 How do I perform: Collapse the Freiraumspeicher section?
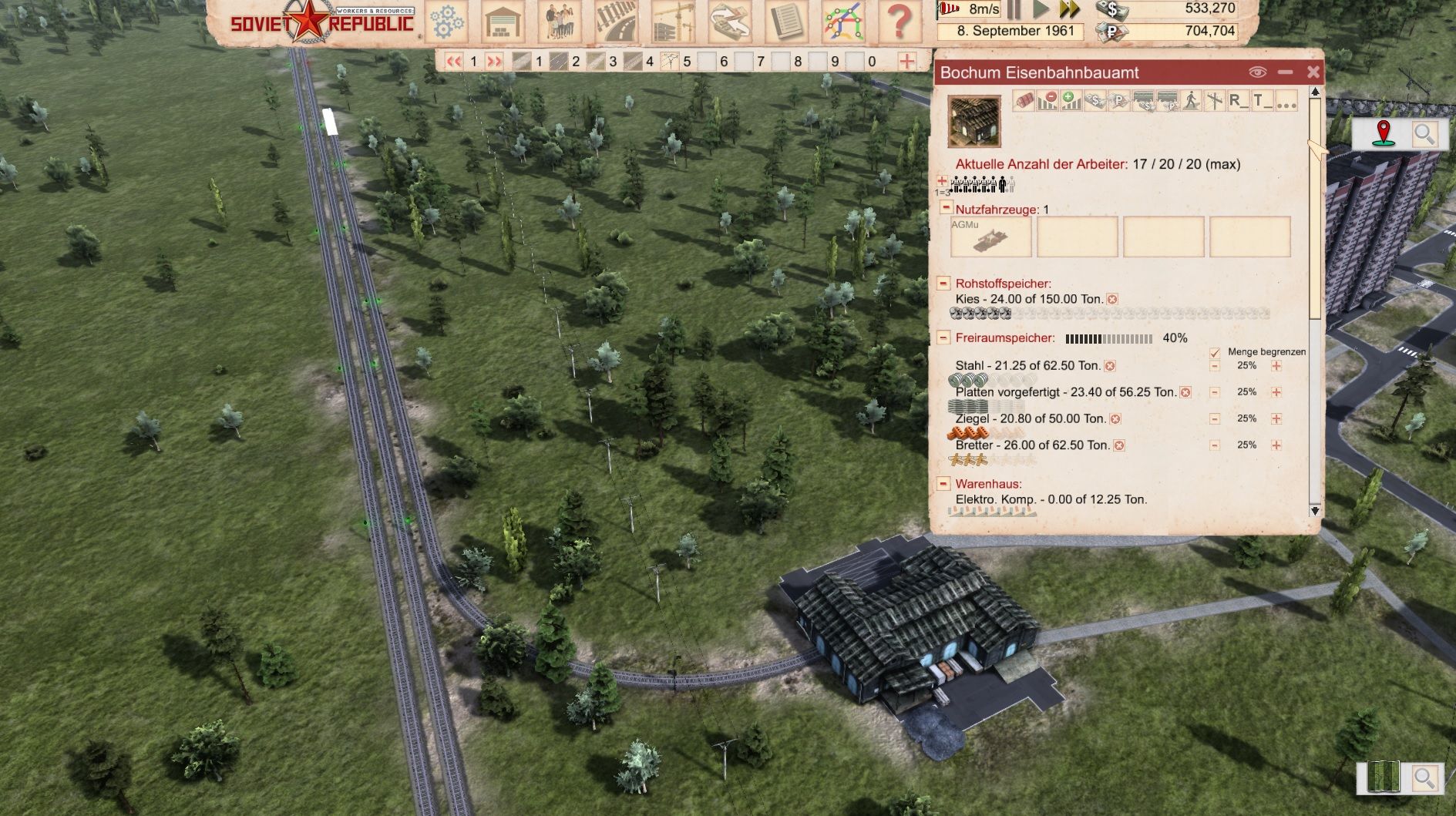(942, 337)
